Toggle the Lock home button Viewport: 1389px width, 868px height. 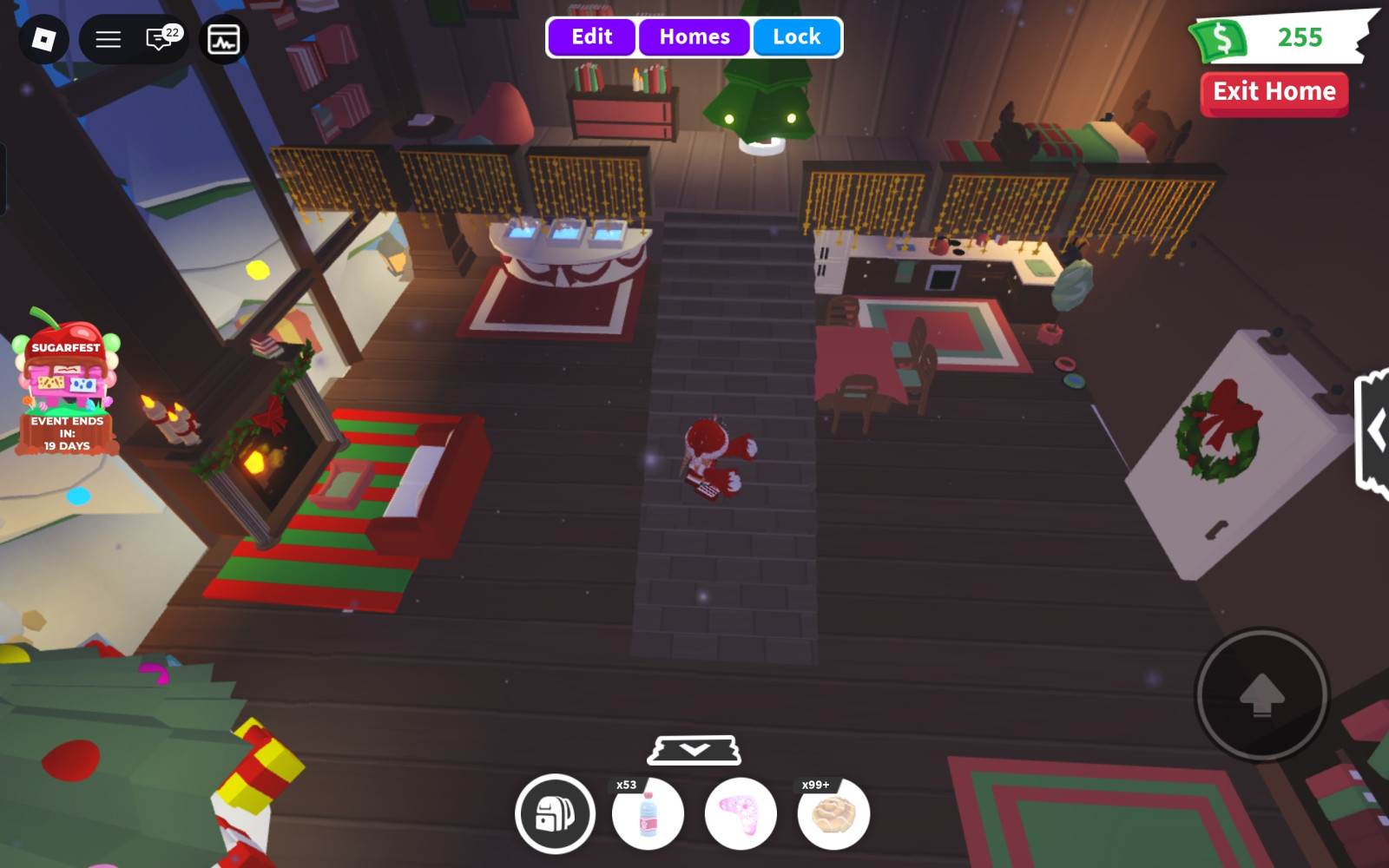click(796, 37)
